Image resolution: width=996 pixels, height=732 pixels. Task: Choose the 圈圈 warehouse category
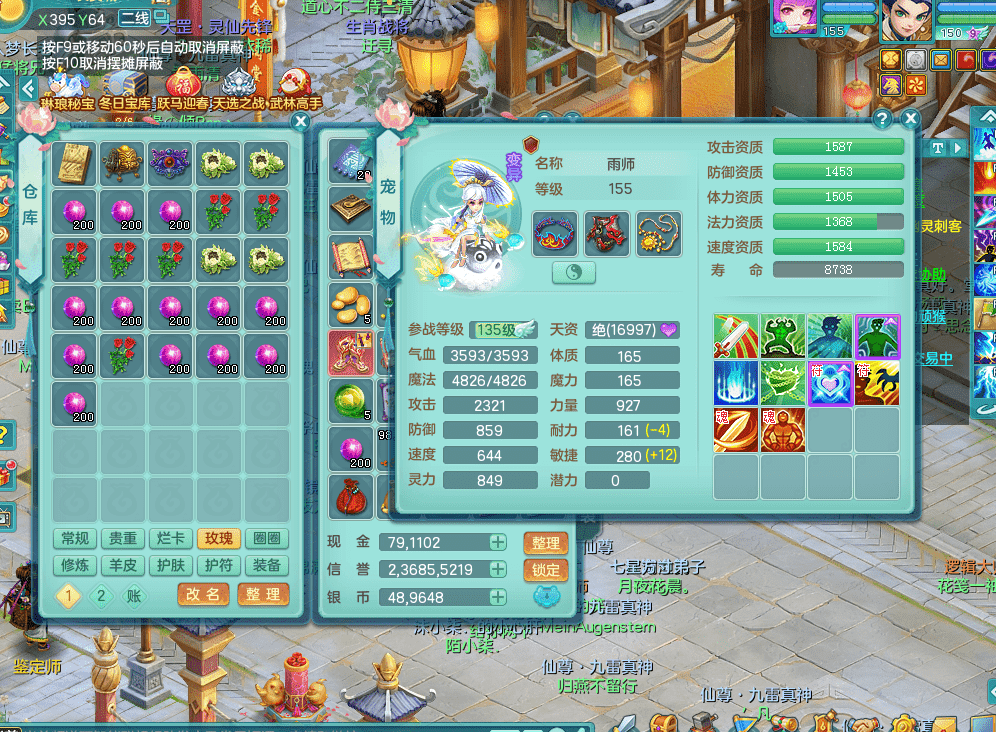[x=267, y=539]
